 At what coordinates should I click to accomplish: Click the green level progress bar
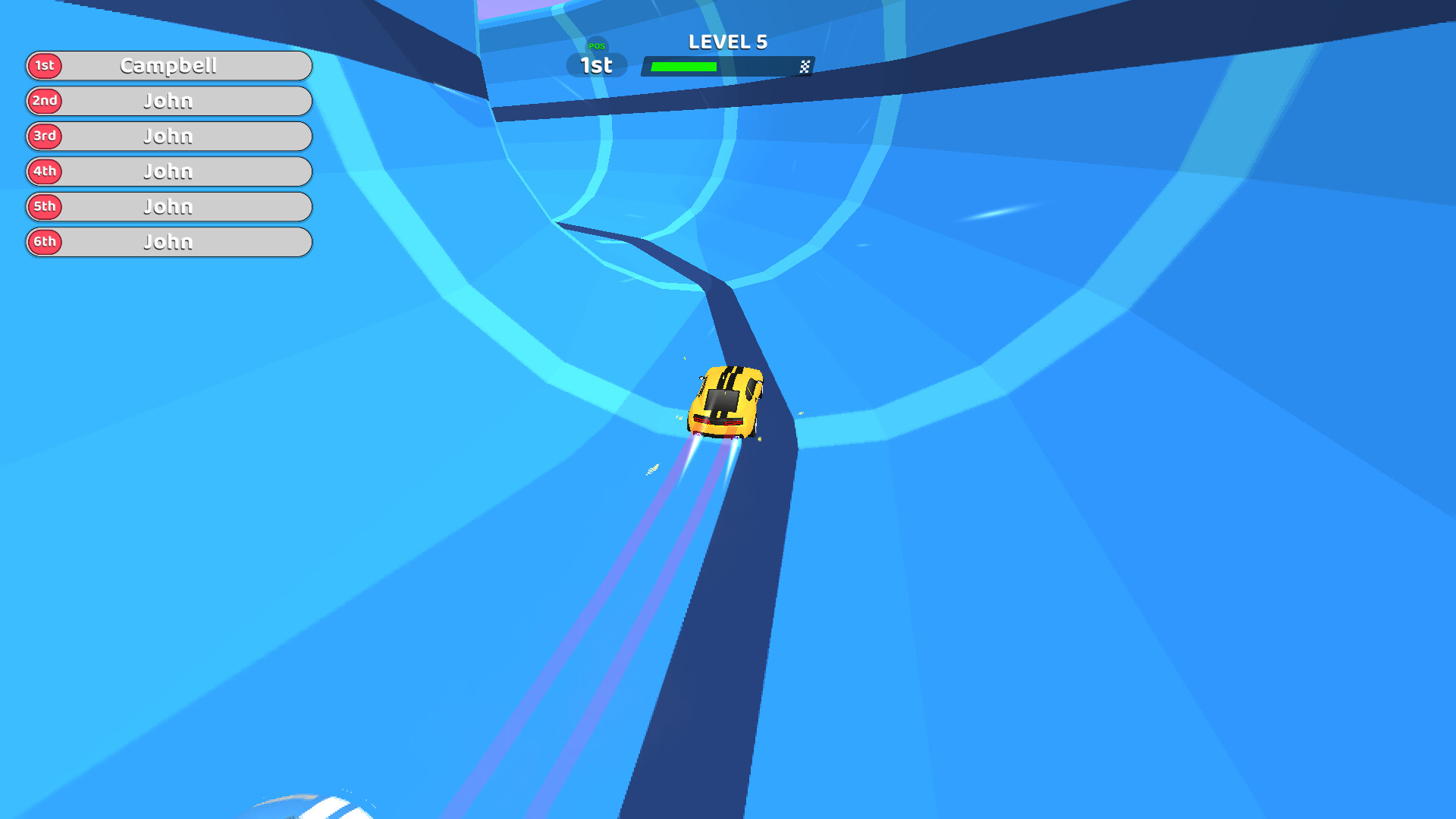click(x=682, y=67)
